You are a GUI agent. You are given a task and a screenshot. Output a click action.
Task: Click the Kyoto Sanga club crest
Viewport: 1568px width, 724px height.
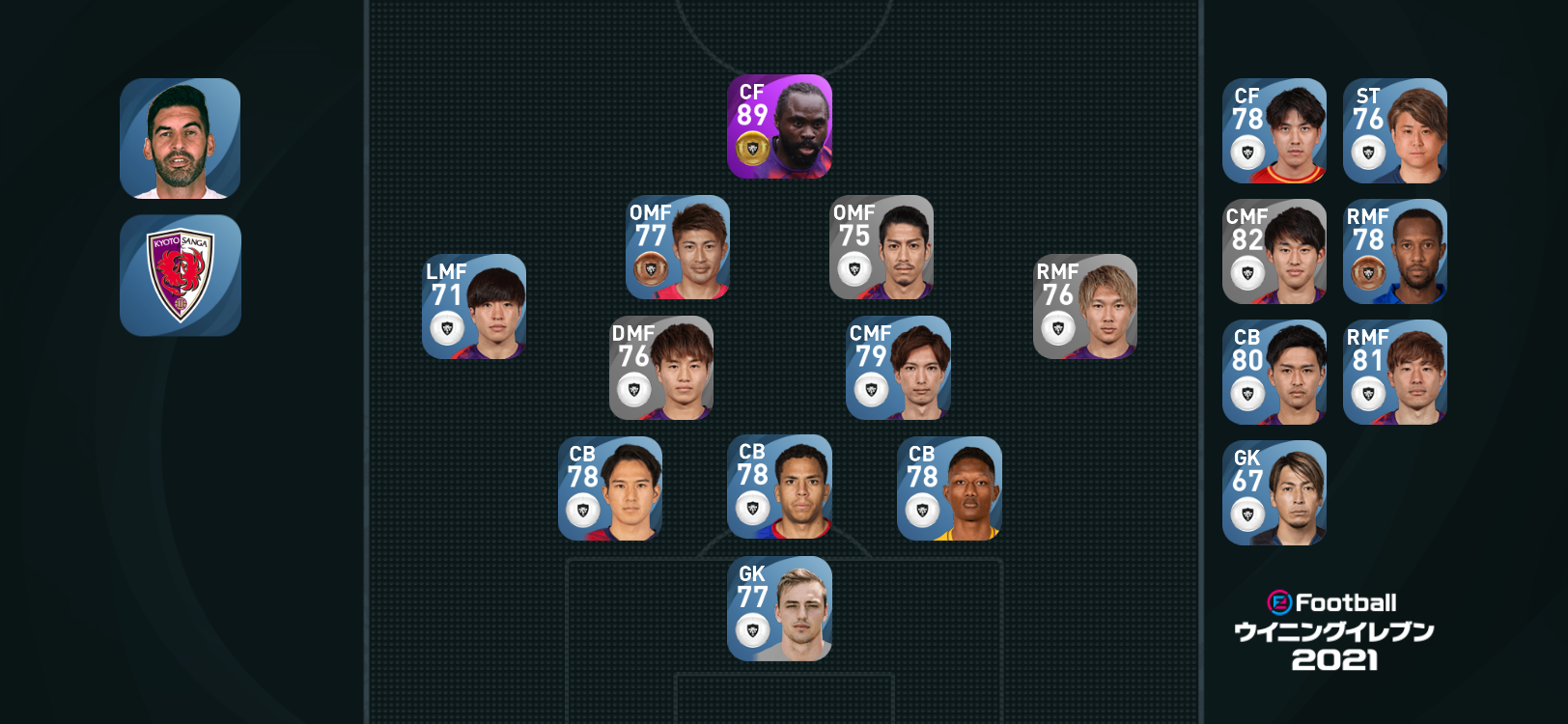pos(181,276)
